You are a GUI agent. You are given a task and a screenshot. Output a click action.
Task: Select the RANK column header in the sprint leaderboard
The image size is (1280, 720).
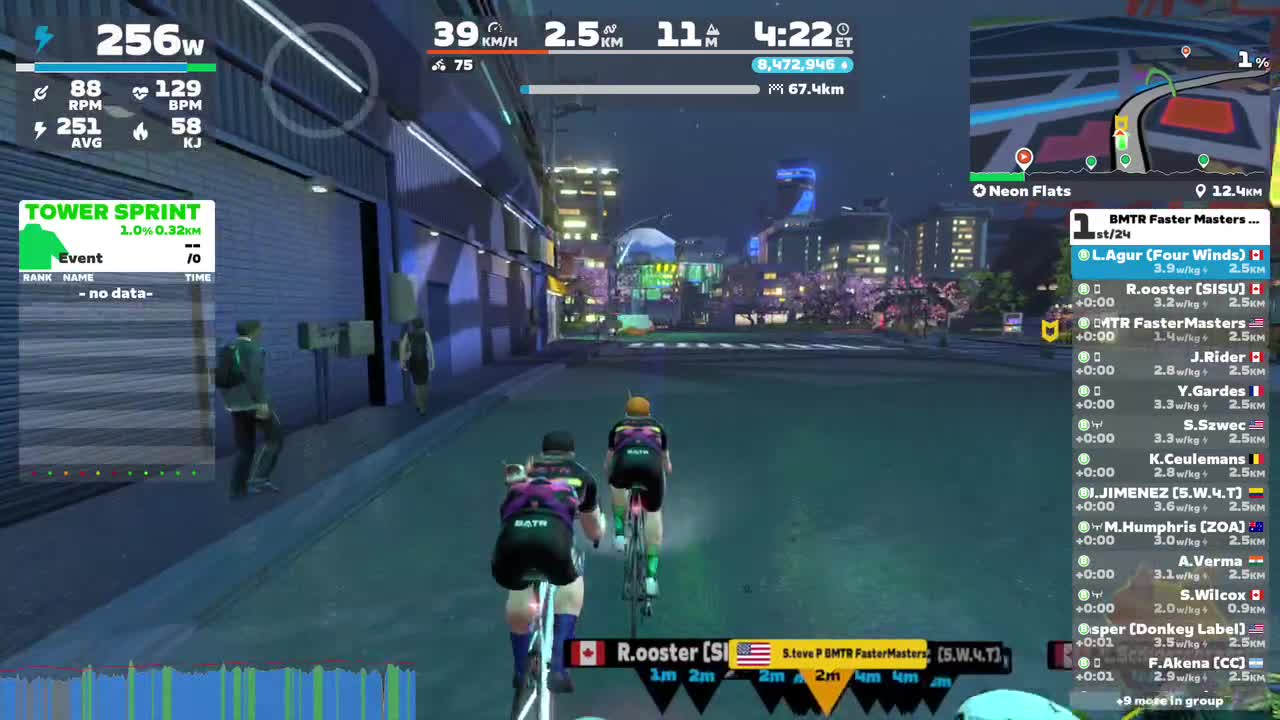(37, 277)
